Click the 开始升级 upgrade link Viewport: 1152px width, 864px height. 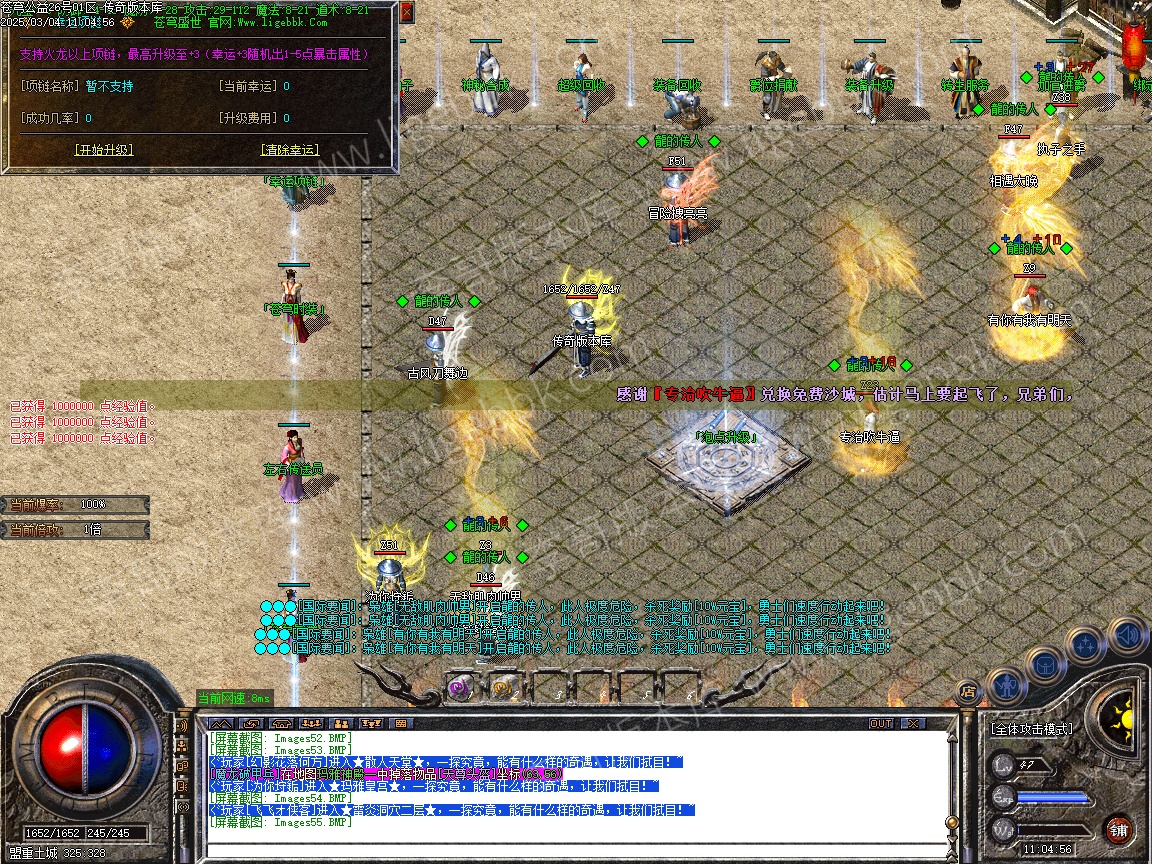coord(103,150)
